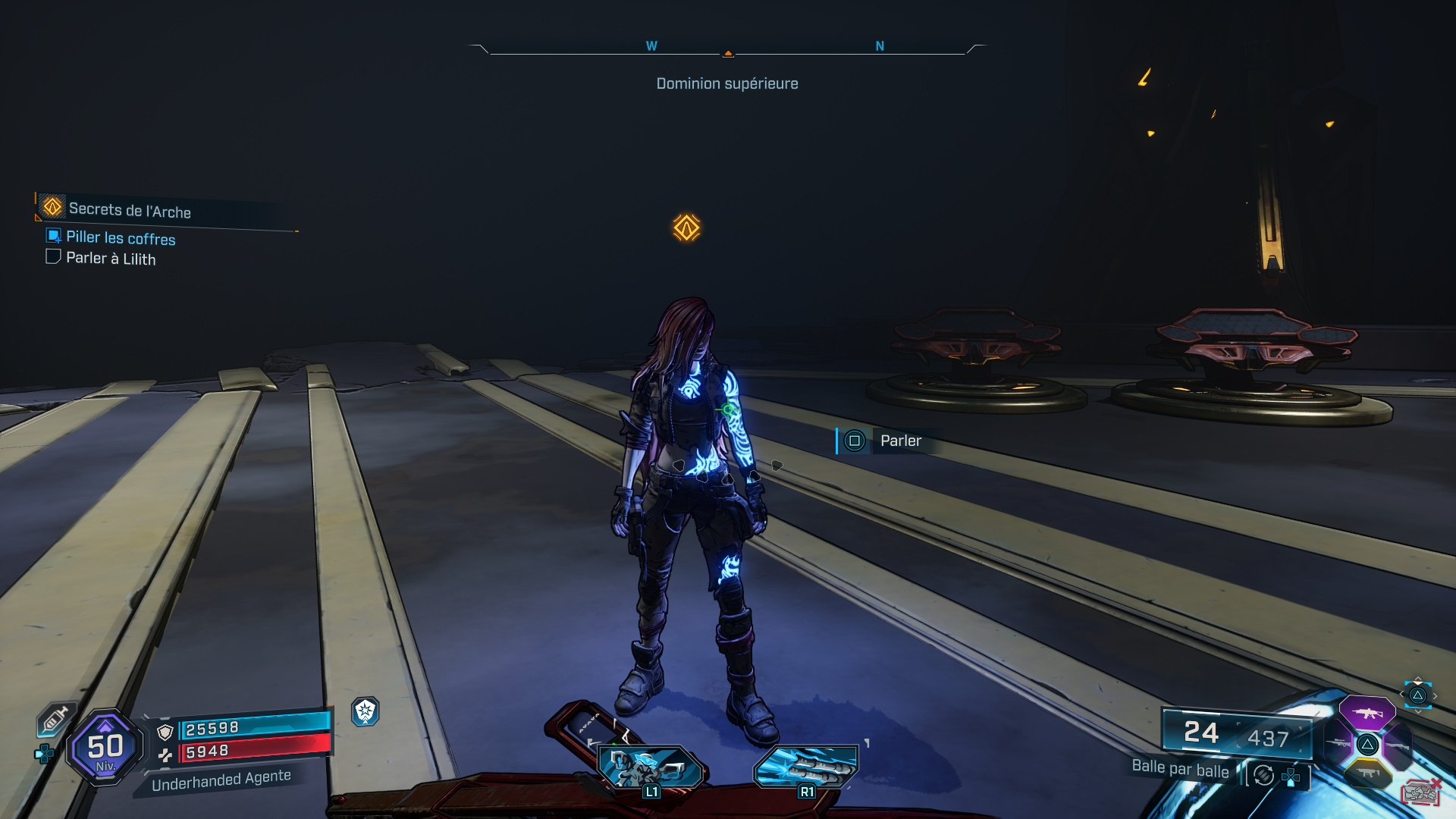Click the right chevron beside the weapon swap widget
The height and width of the screenshot is (819, 1456).
click(x=1435, y=695)
